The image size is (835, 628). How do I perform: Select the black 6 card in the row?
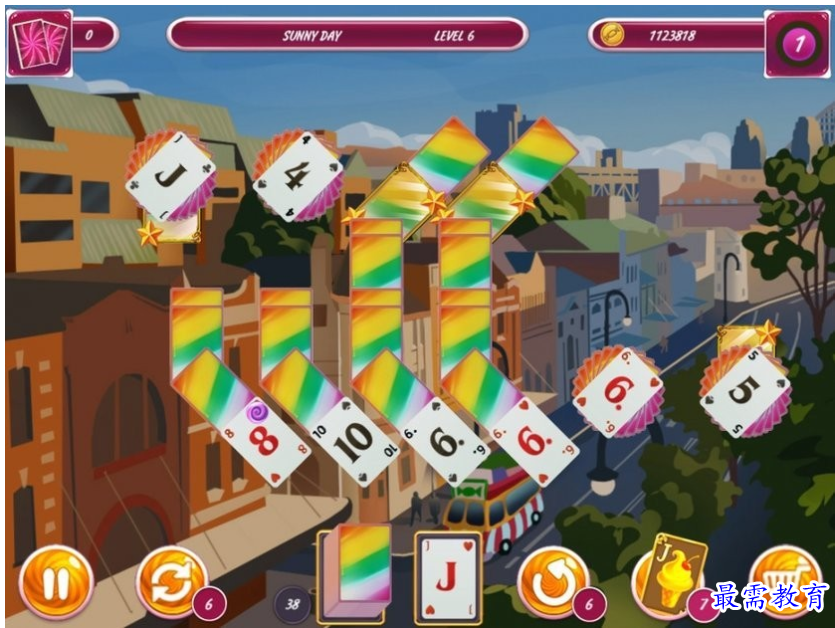pos(445,440)
